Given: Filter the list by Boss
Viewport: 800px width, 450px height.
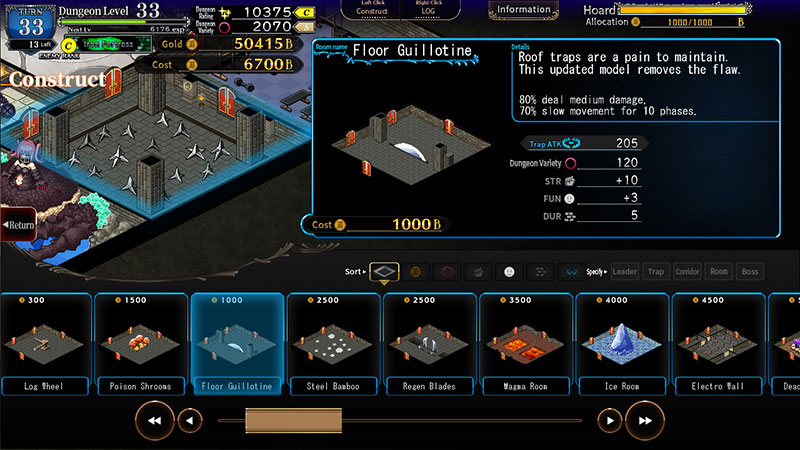Looking at the screenshot, I should pyautogui.click(x=750, y=271).
